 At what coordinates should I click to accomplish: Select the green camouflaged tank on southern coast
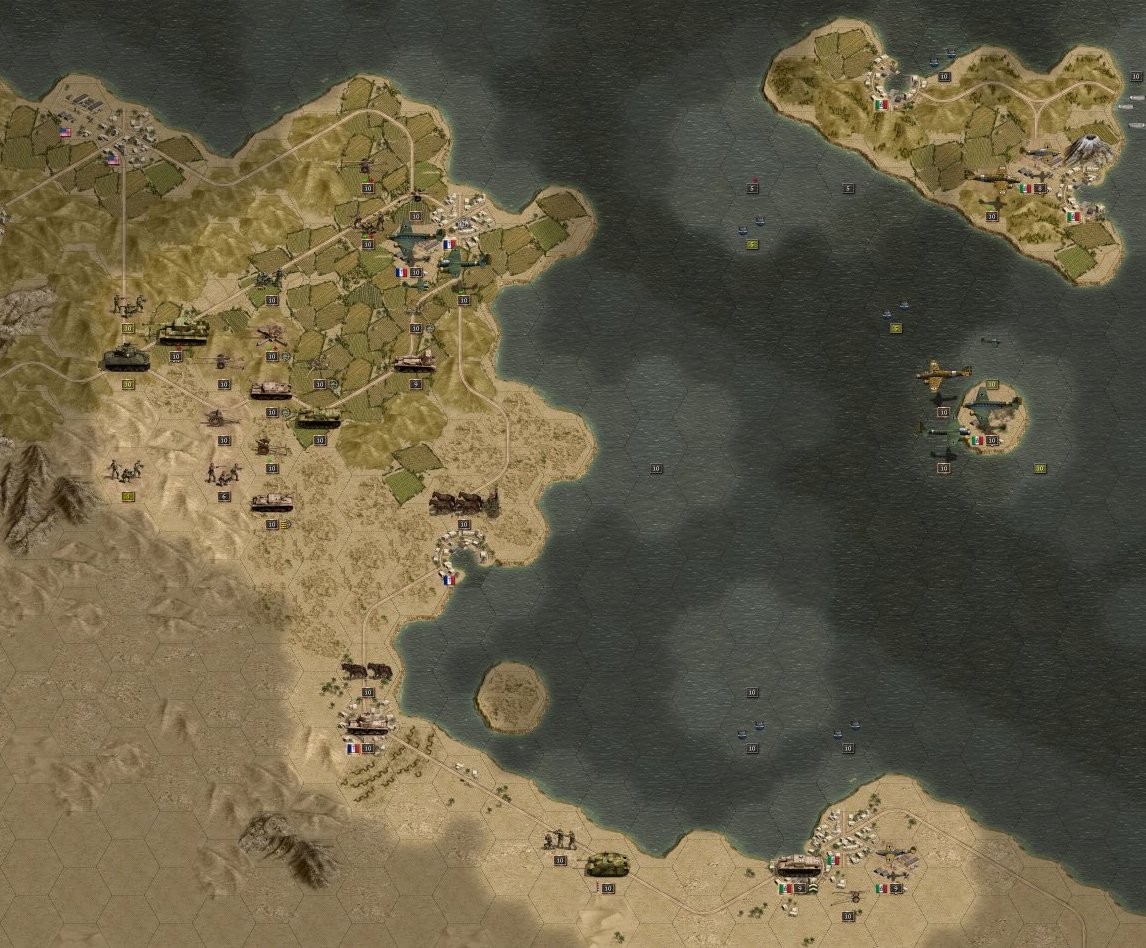pos(606,863)
